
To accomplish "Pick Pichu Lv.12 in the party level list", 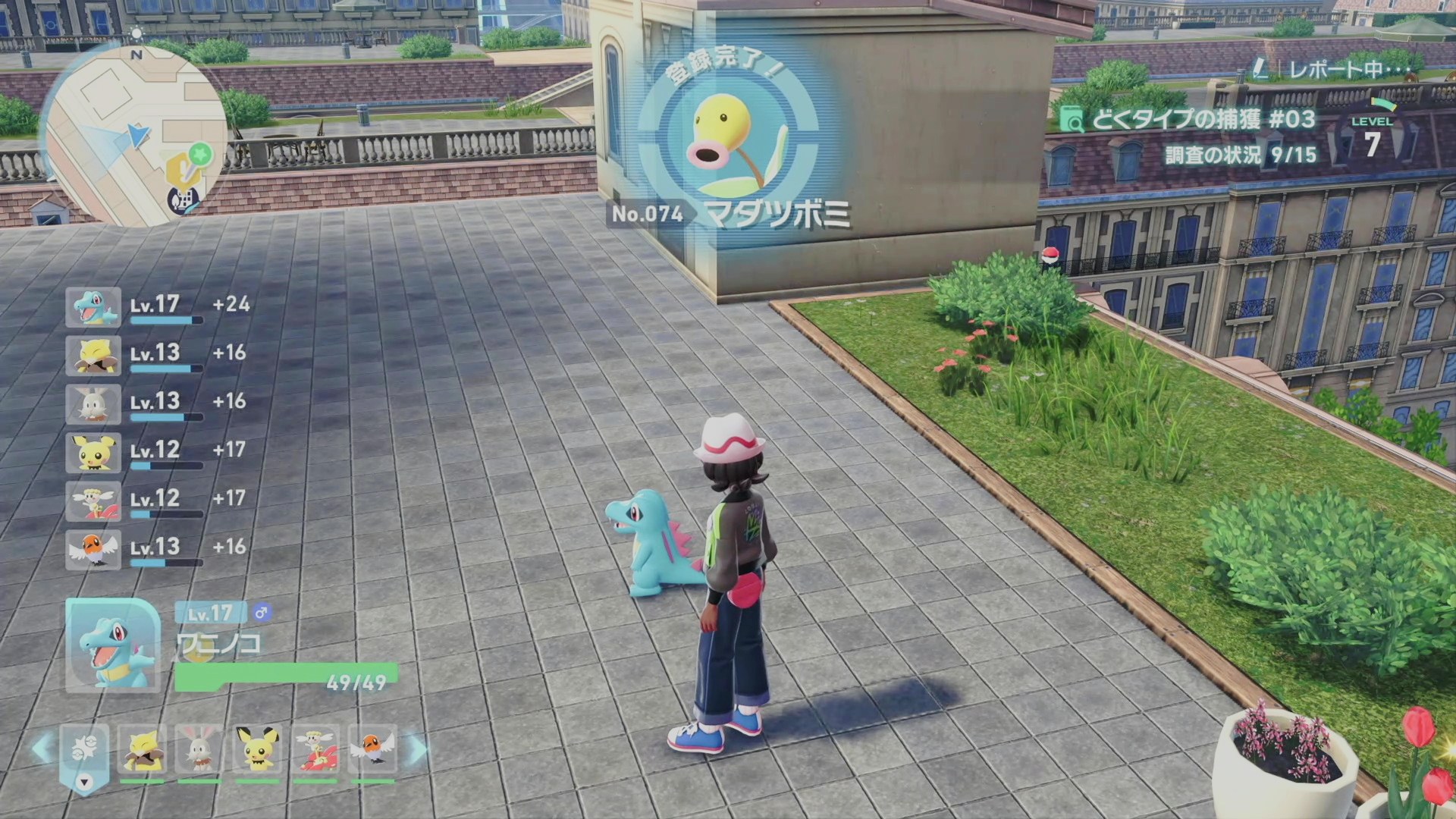I will [x=93, y=453].
